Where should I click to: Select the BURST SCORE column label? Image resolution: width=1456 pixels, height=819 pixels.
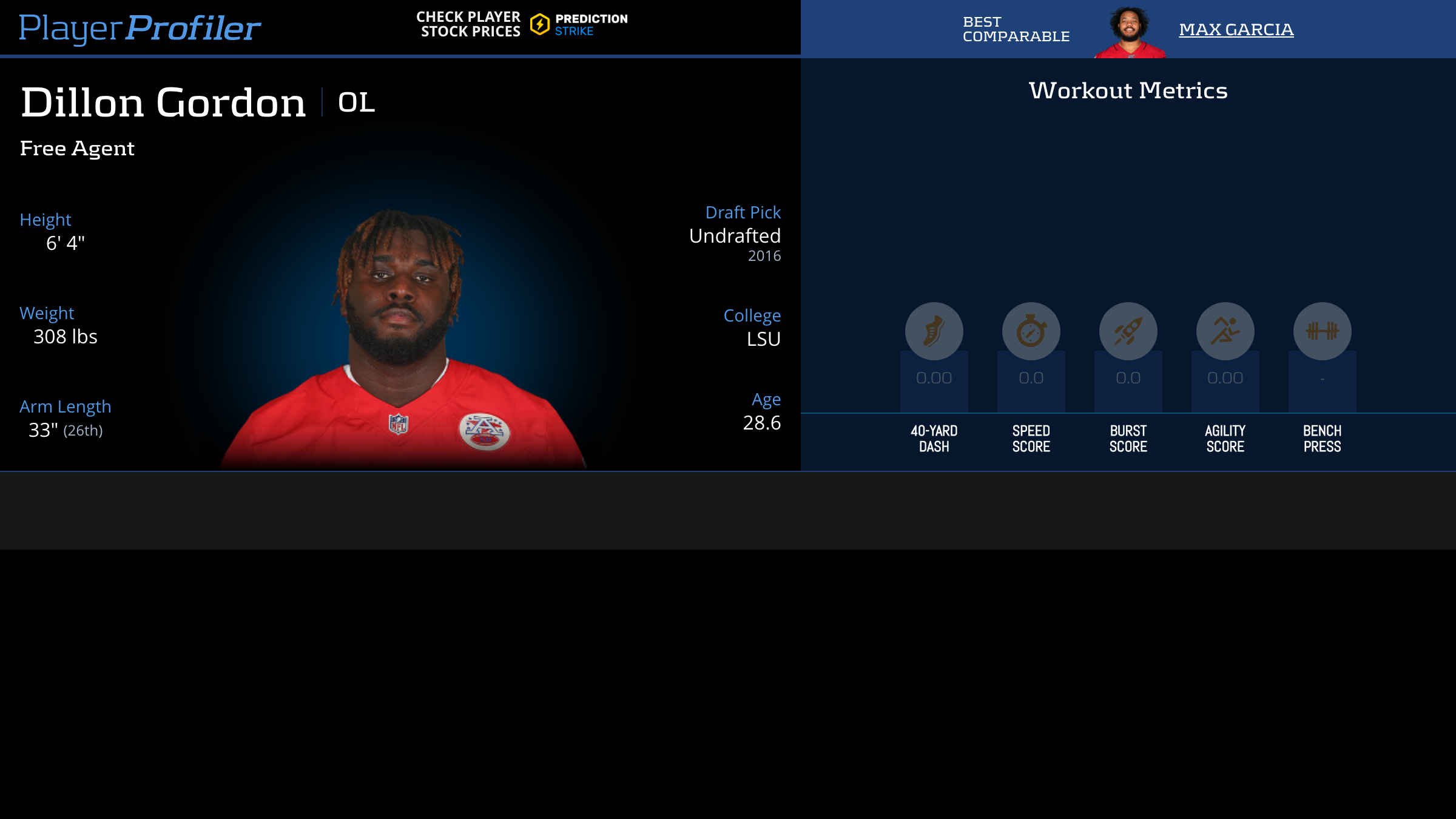tap(1128, 438)
